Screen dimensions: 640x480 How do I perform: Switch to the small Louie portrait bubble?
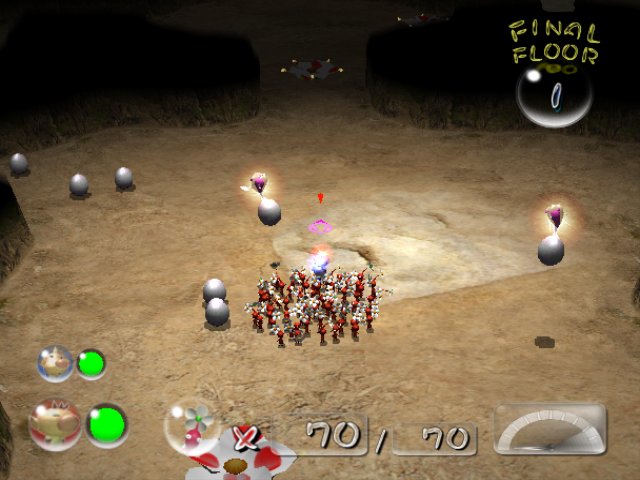(x=55, y=363)
